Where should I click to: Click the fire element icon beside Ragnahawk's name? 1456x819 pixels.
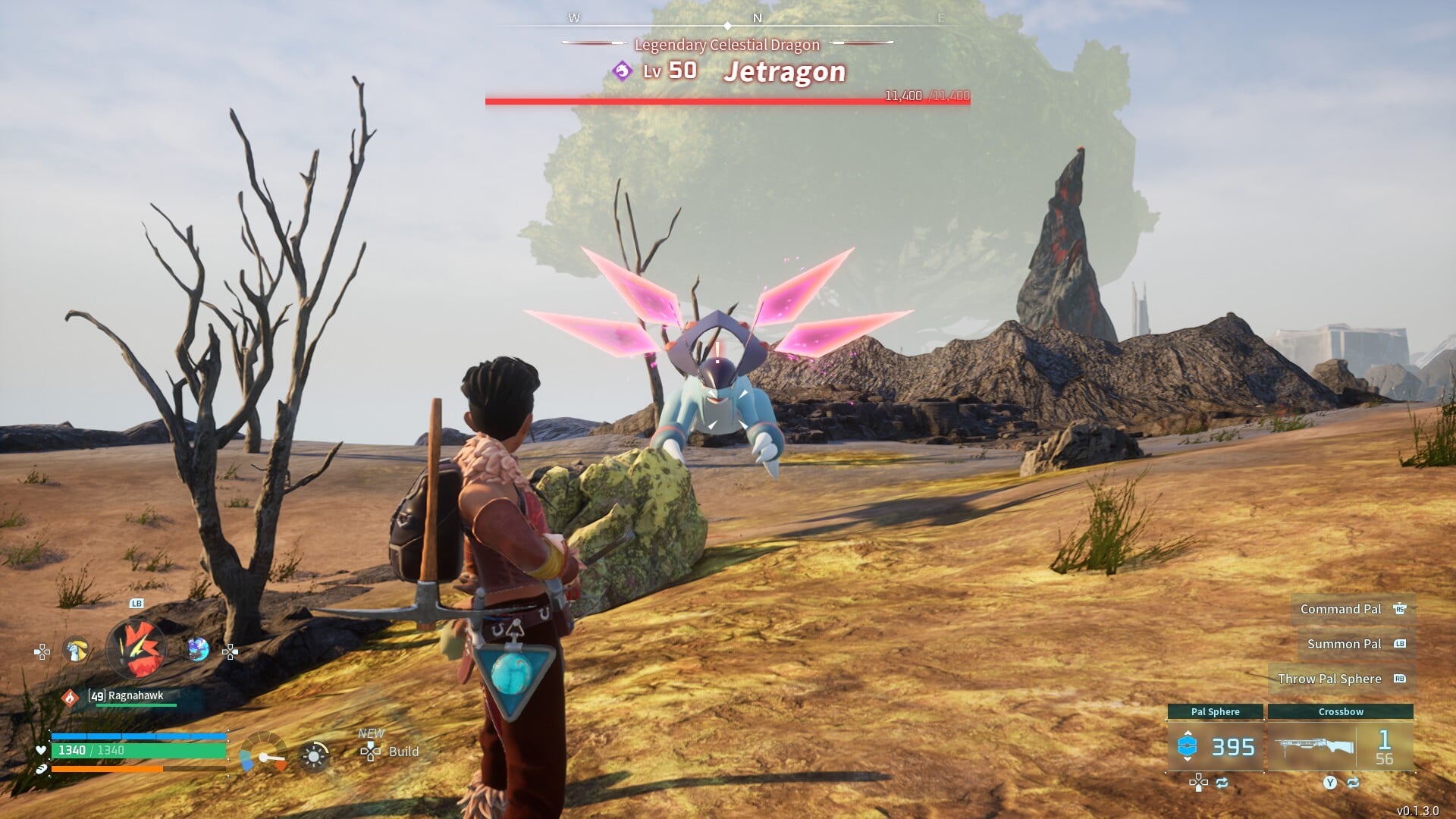(71, 698)
